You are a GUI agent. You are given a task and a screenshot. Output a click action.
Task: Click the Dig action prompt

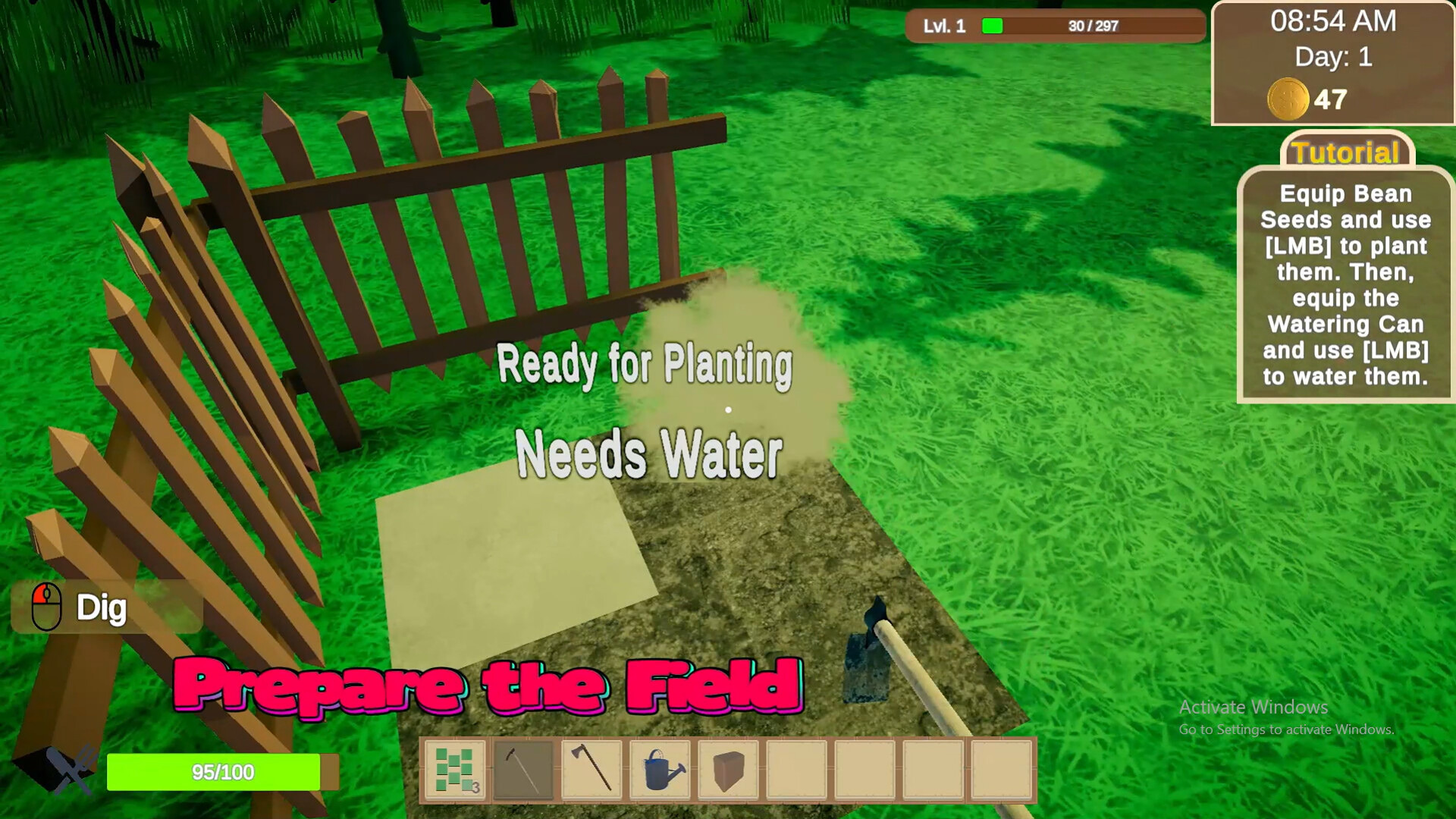102,607
